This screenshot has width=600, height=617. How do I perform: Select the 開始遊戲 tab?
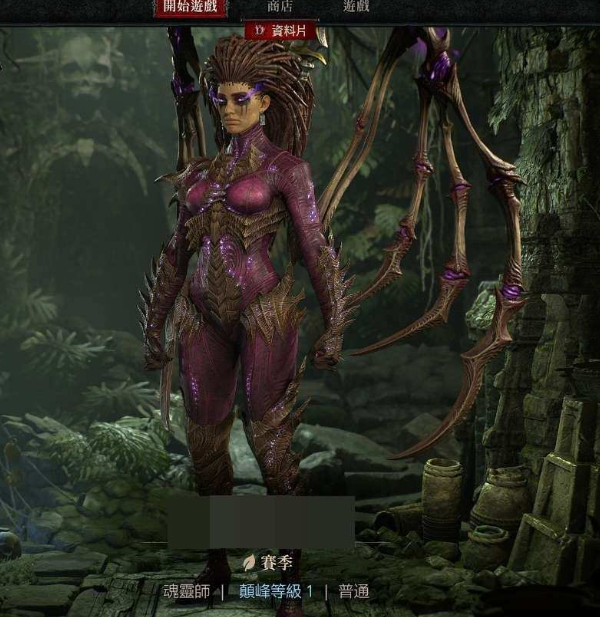[190, 8]
